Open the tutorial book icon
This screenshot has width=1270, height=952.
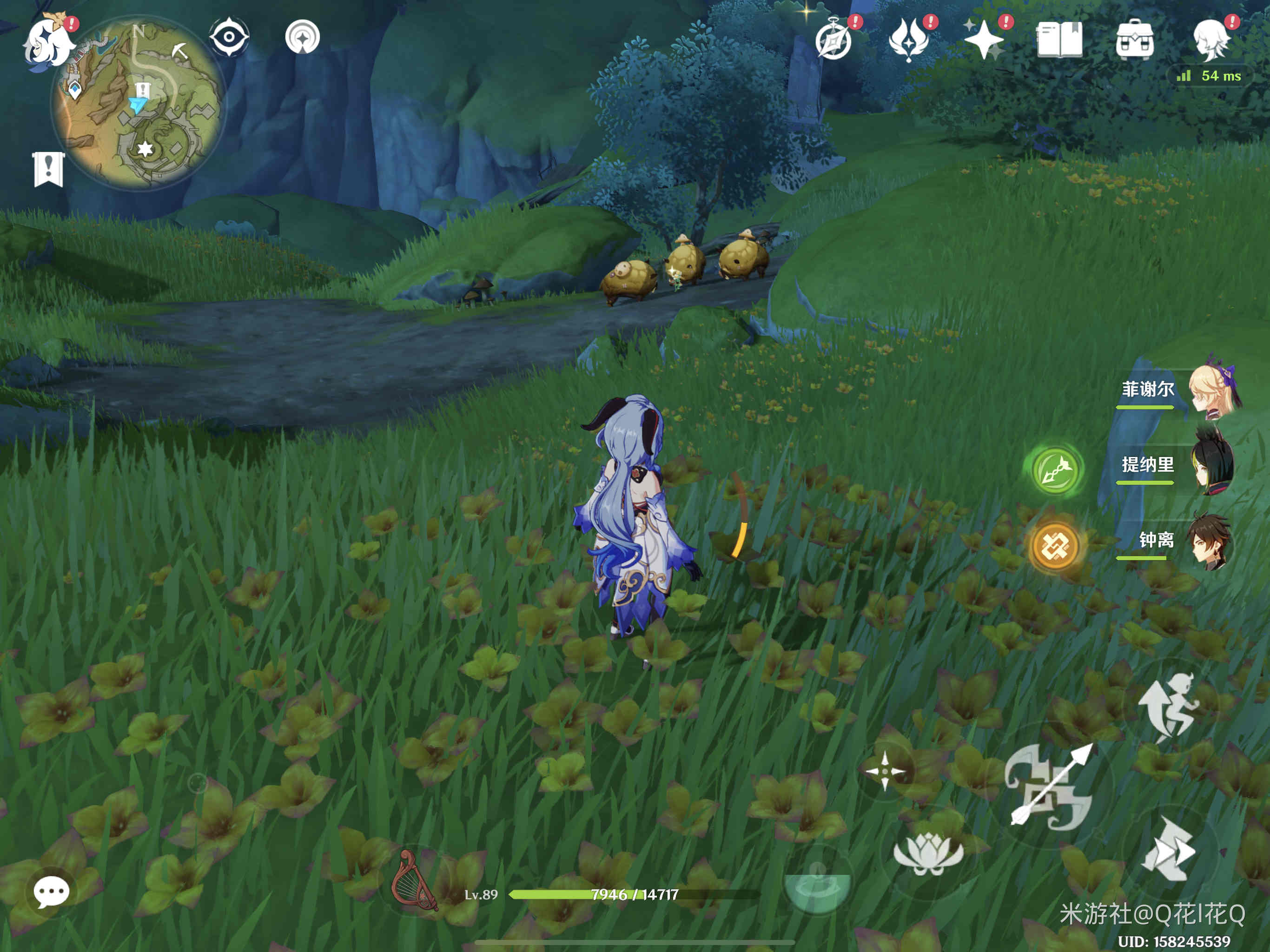tap(1059, 40)
